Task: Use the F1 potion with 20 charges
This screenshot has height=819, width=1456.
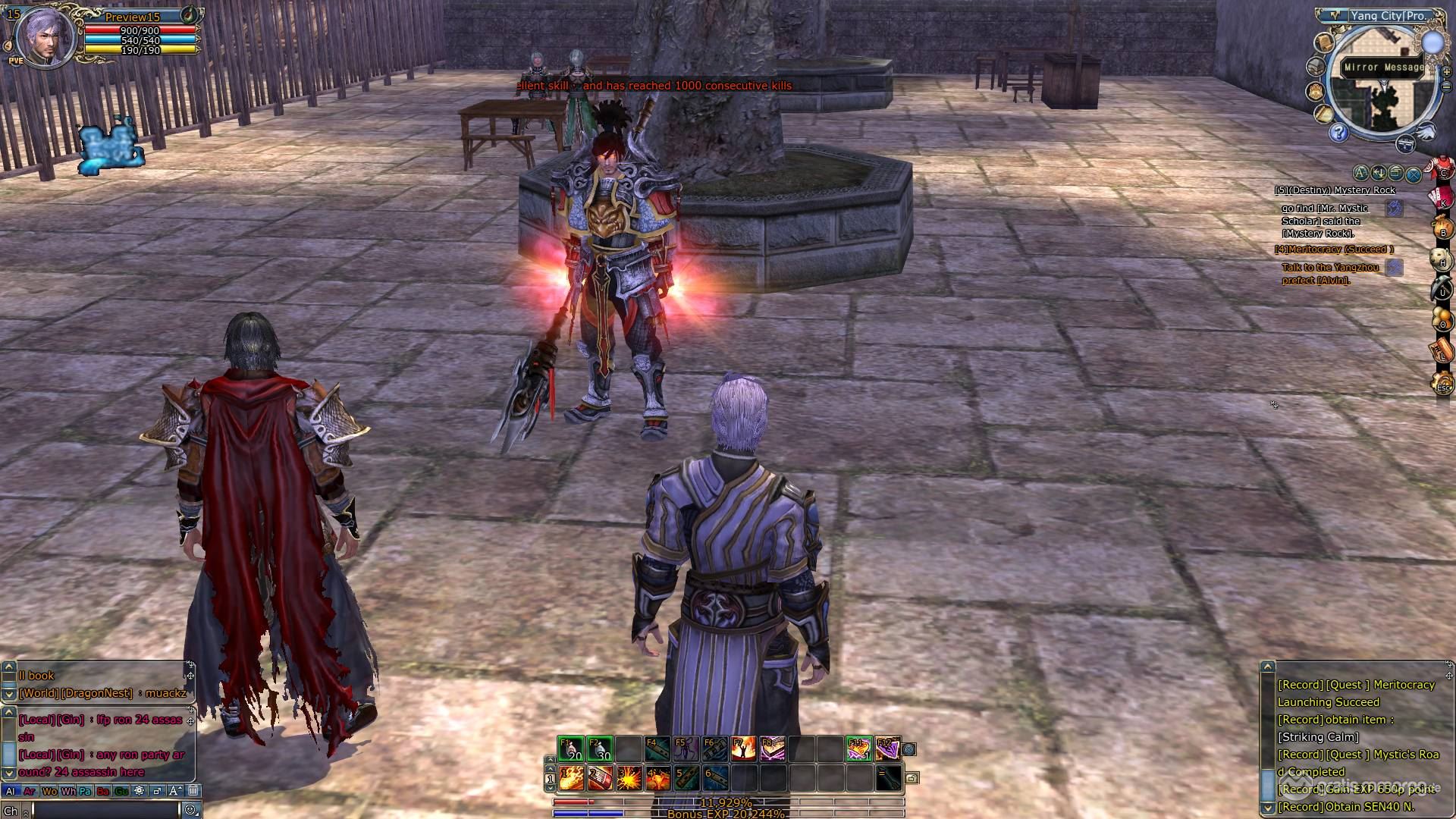Action: (570, 749)
